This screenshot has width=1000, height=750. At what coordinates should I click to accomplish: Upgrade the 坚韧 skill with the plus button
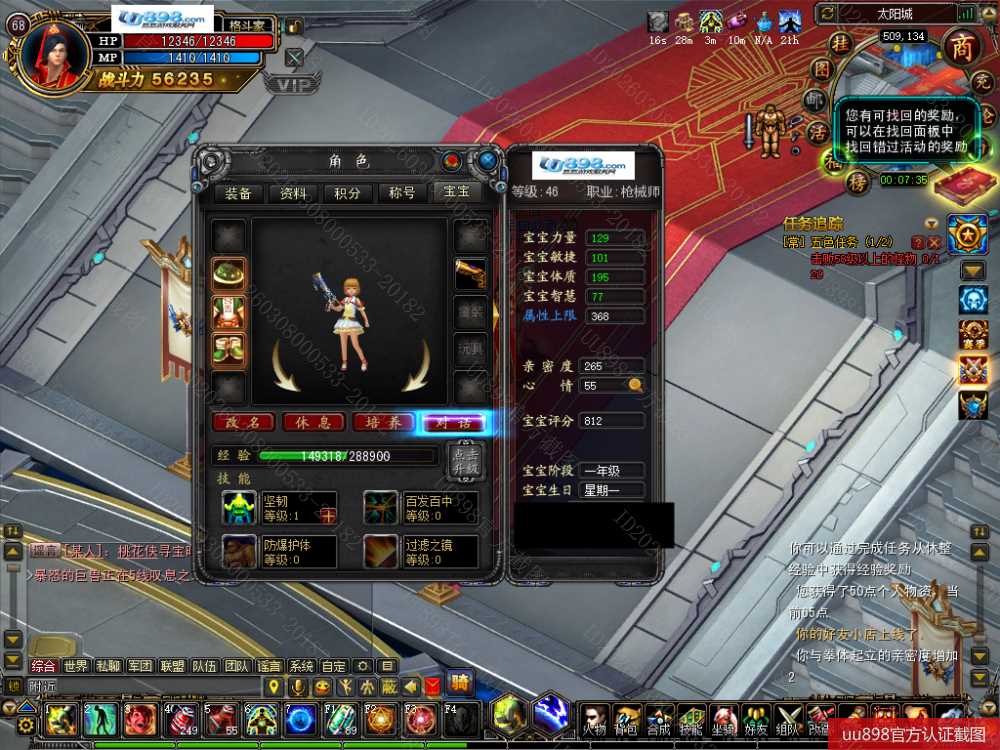coord(328,515)
